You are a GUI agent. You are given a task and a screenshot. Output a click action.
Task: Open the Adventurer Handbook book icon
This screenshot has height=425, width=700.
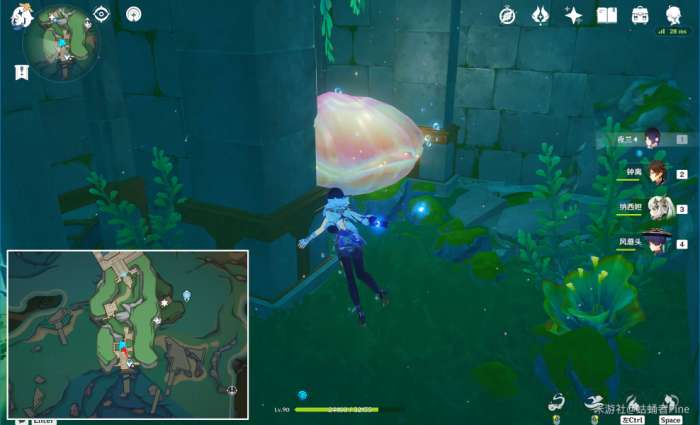[x=607, y=15]
